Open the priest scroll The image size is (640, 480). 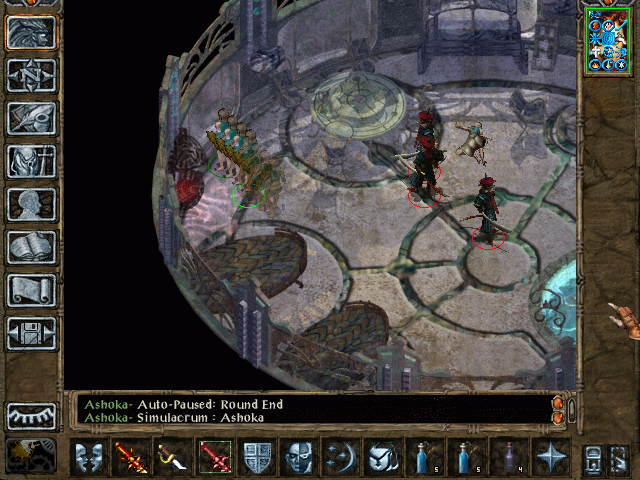(32, 290)
